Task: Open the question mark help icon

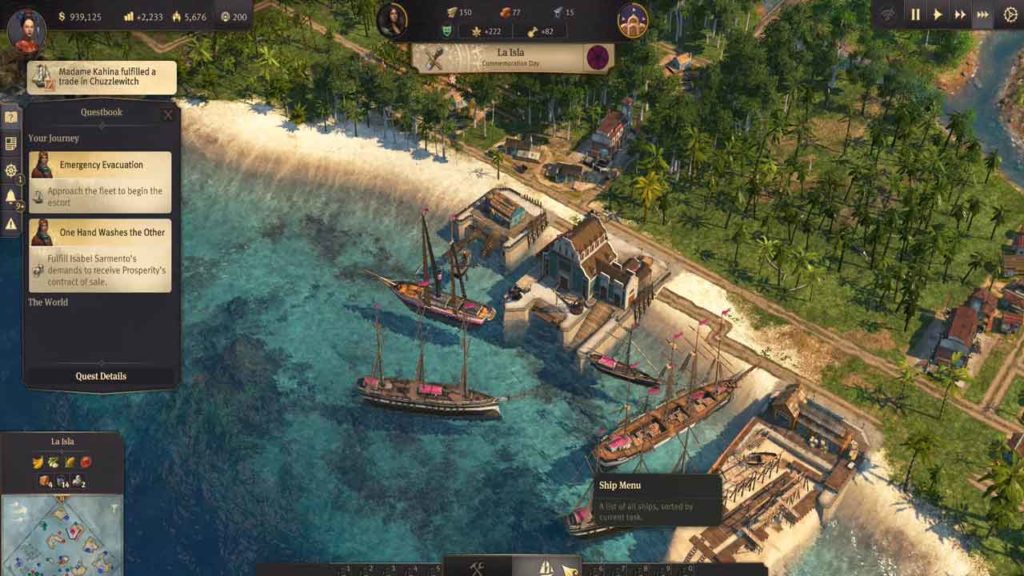Action: pos(11,117)
